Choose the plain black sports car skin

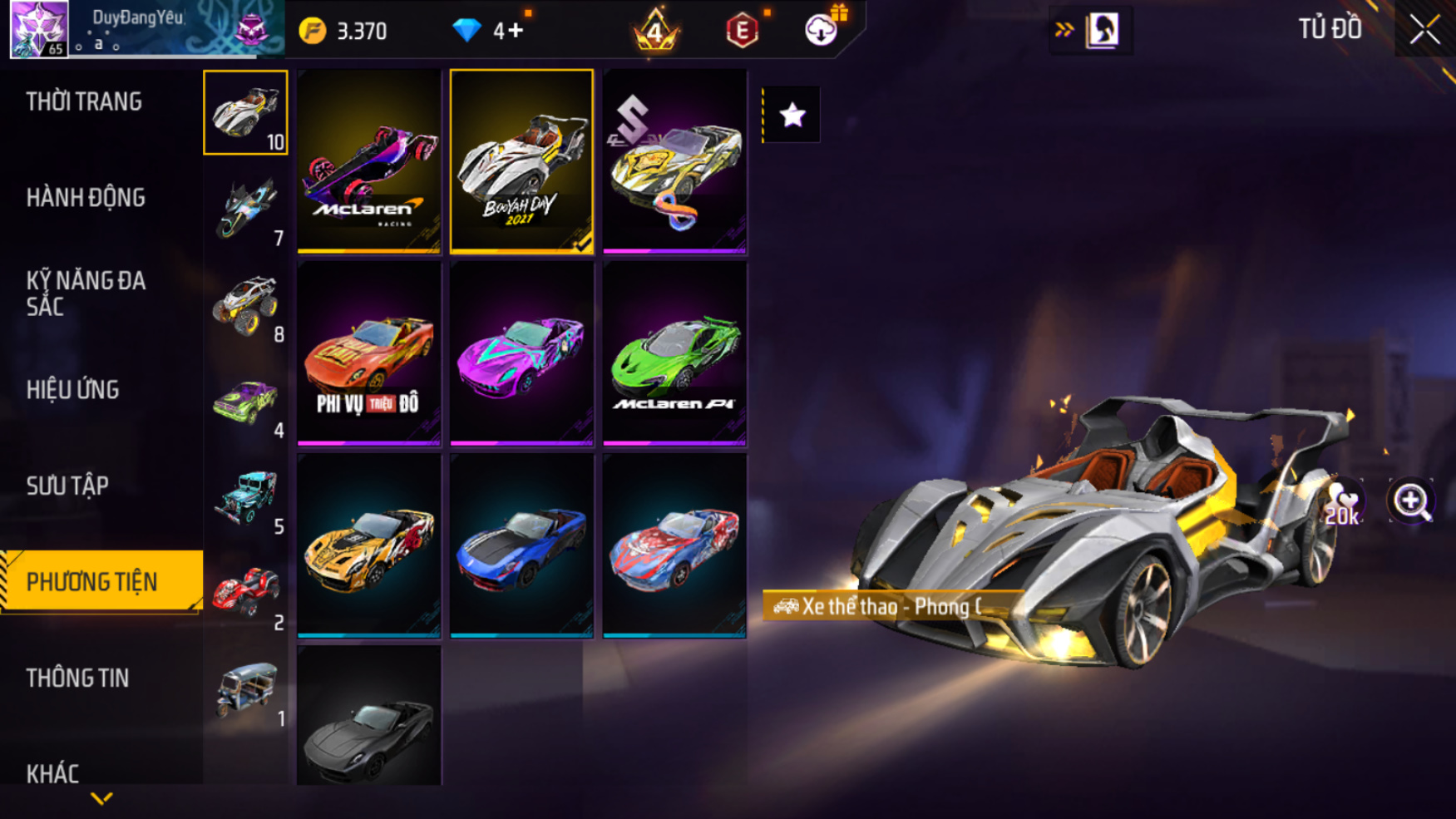coord(369,717)
